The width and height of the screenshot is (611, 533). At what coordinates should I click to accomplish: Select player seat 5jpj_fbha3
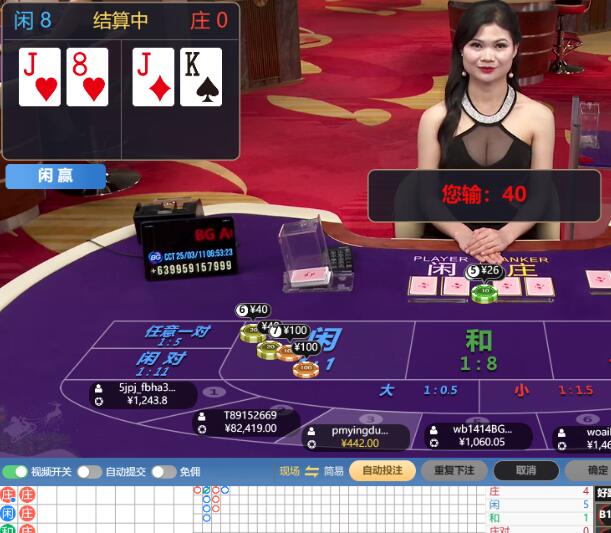pyautogui.click(x=142, y=394)
